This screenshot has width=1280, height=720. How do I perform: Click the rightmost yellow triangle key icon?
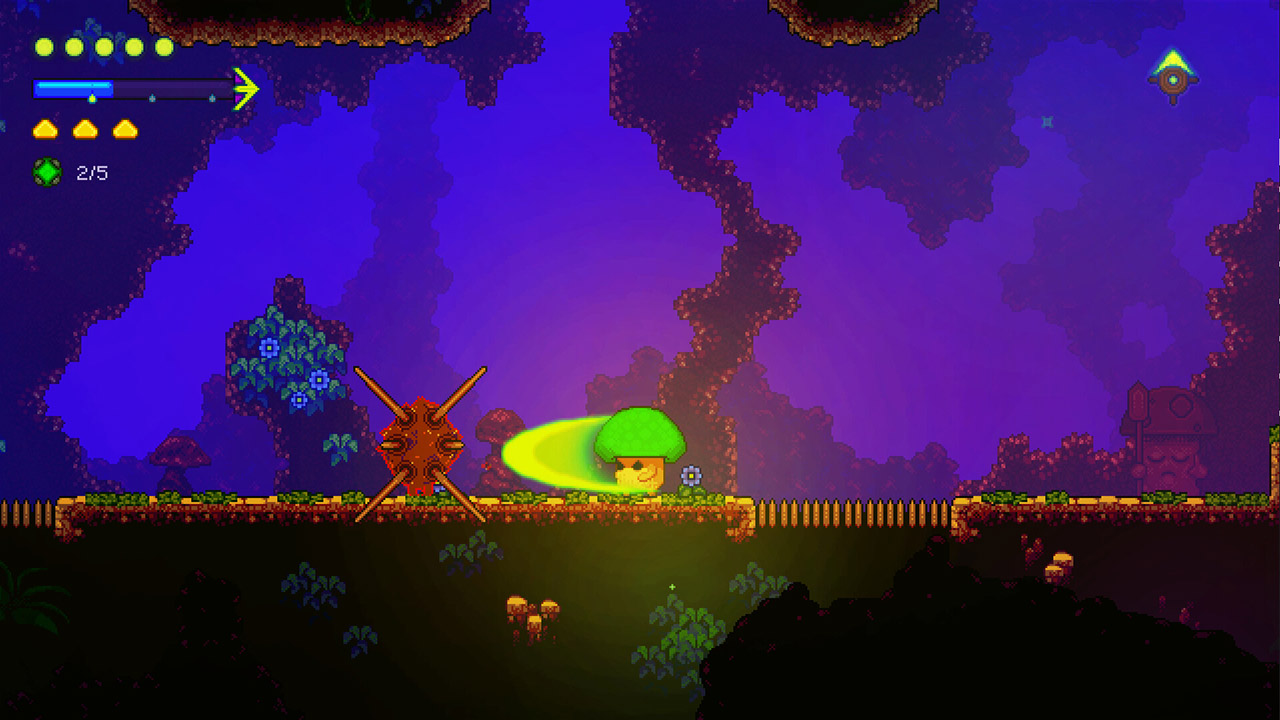click(125, 128)
